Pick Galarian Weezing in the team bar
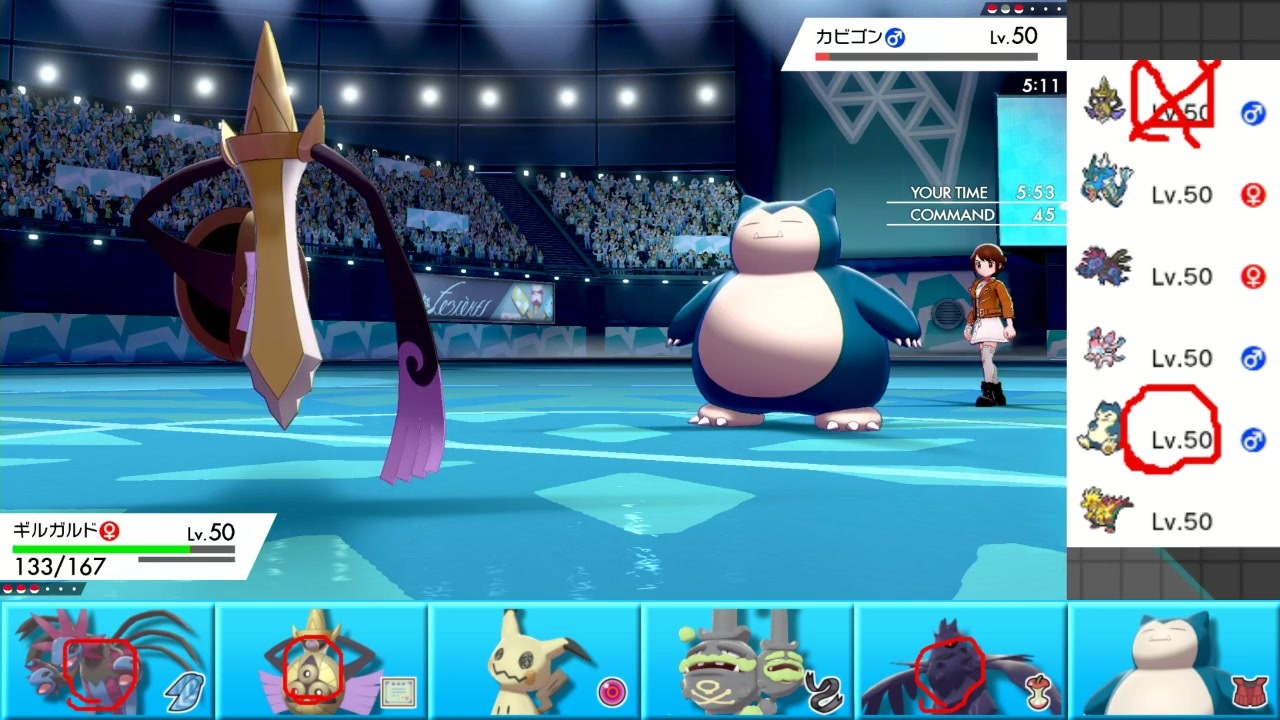This screenshot has width=1280, height=720. point(747,660)
